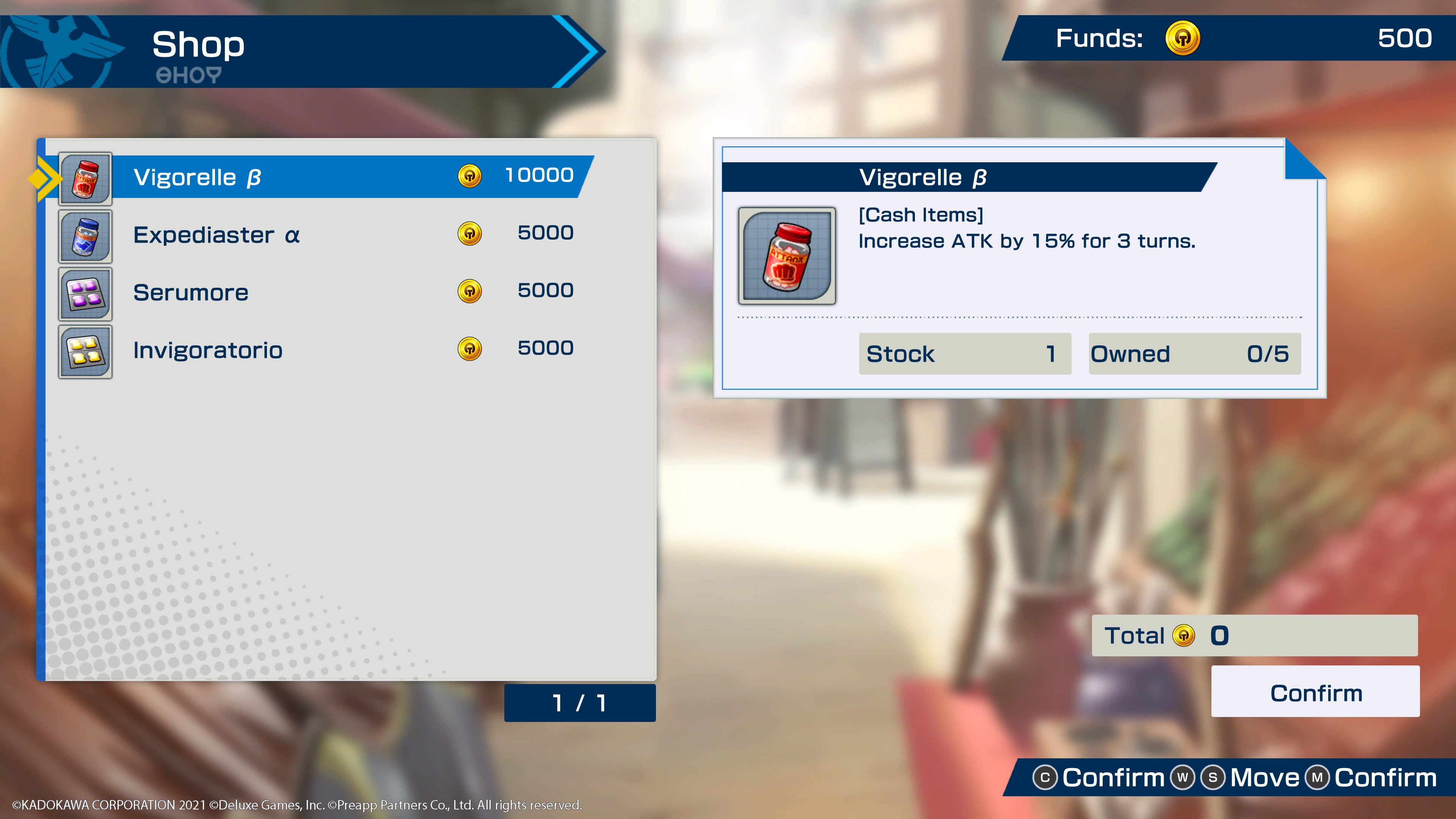Click the red Vigorelle β jar list icon
This screenshot has width=1456, height=819.
click(x=85, y=178)
